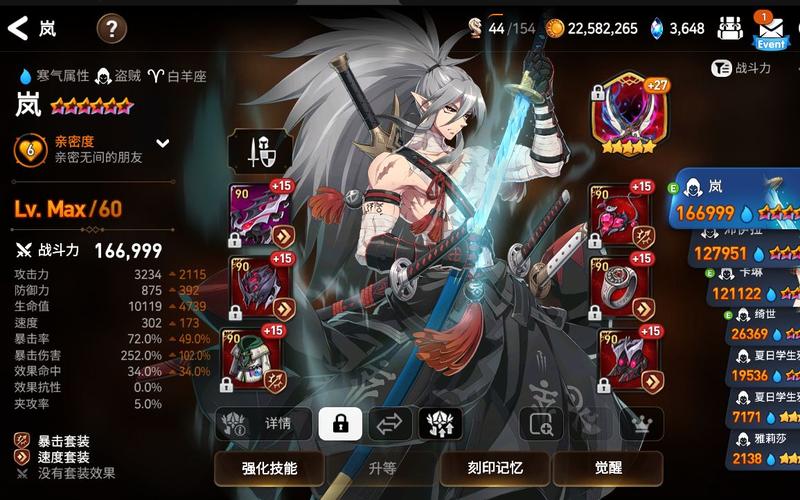Image resolution: width=800 pixels, height=500 pixels.
Task: Open the 觉醒 awakening menu
Action: point(608,467)
